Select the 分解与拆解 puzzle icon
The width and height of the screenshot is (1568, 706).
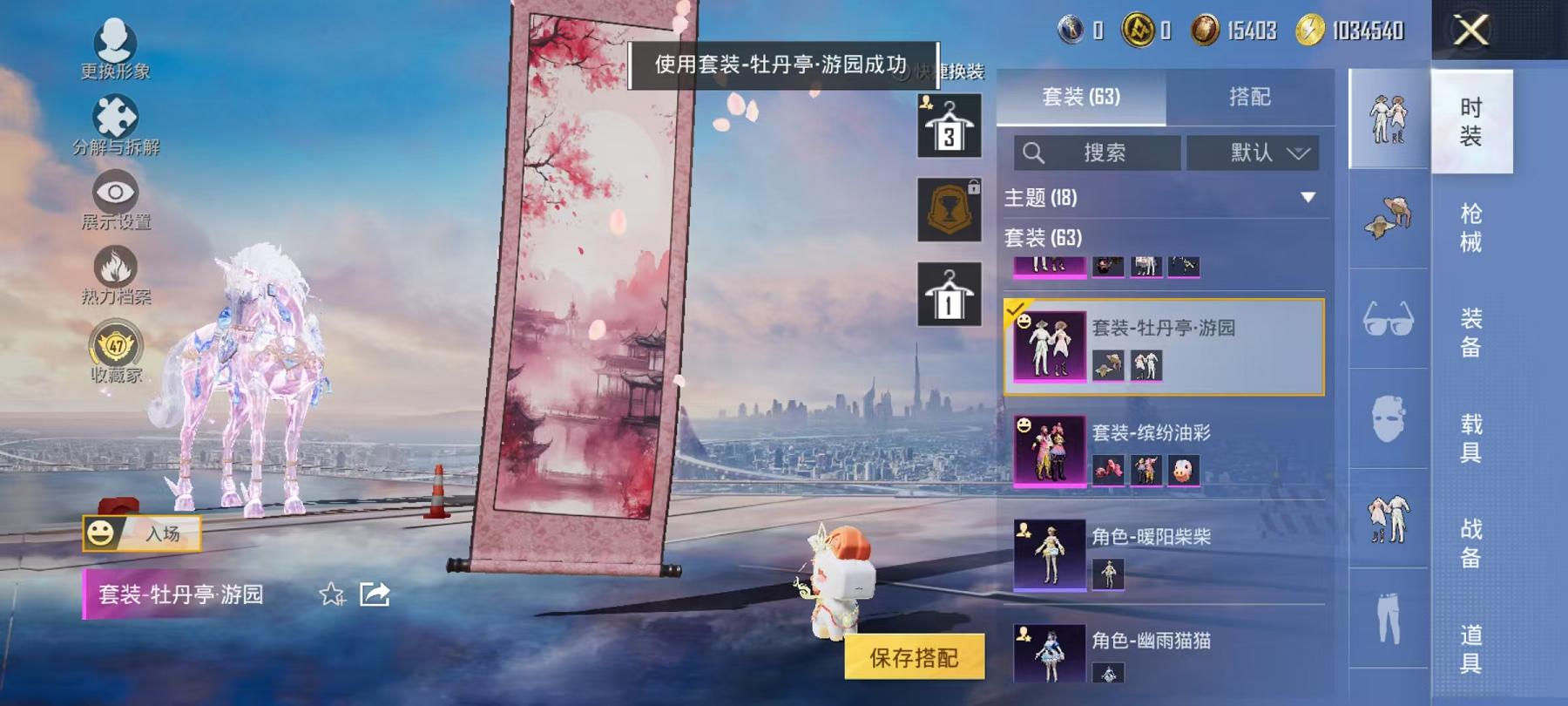116,114
